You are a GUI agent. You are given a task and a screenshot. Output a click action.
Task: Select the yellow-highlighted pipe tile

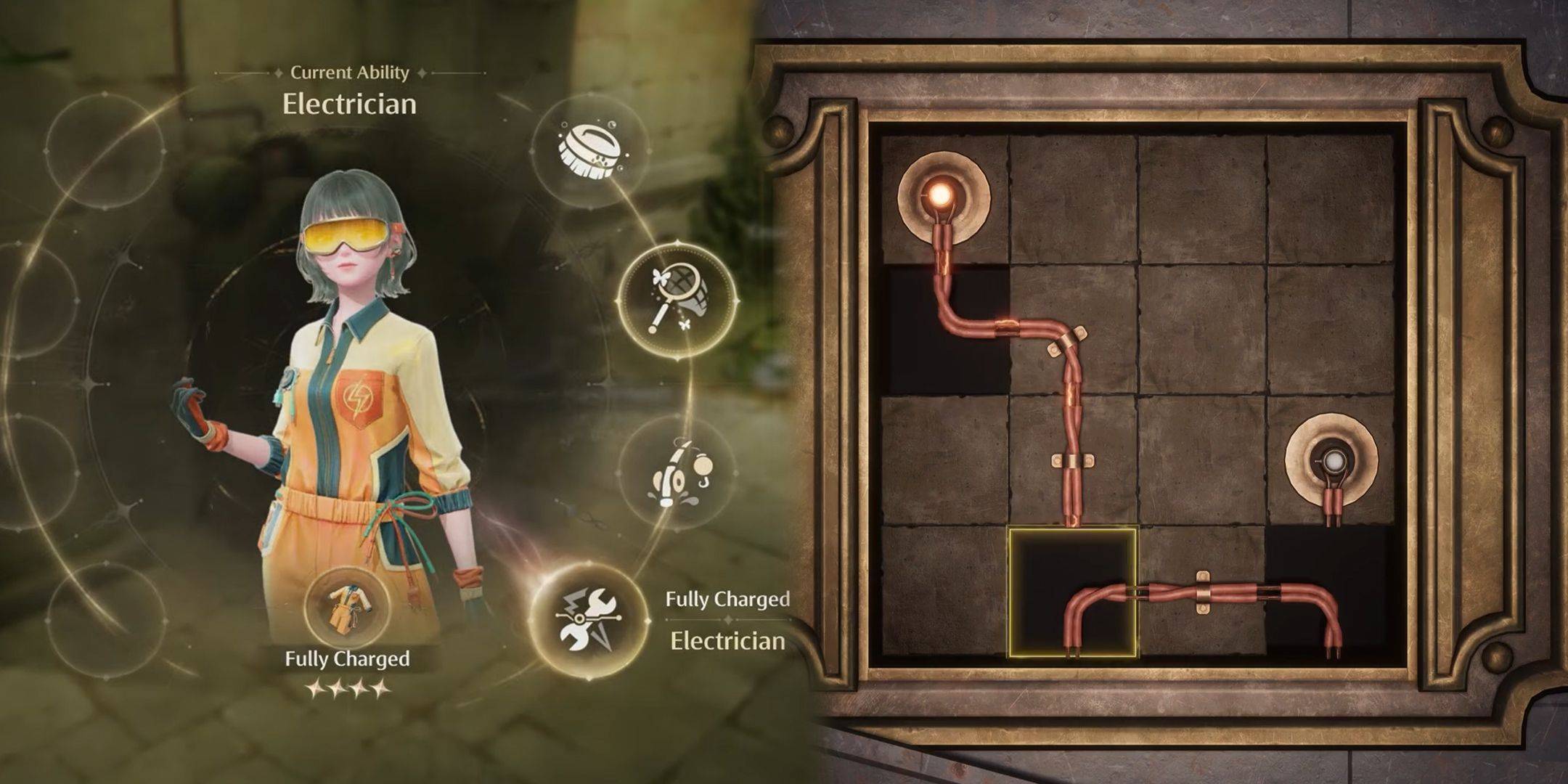click(x=1072, y=592)
